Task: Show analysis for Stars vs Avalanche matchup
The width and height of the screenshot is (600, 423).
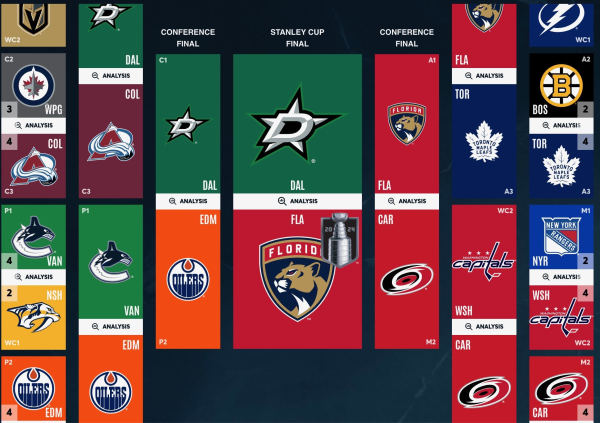Action: pos(109,75)
